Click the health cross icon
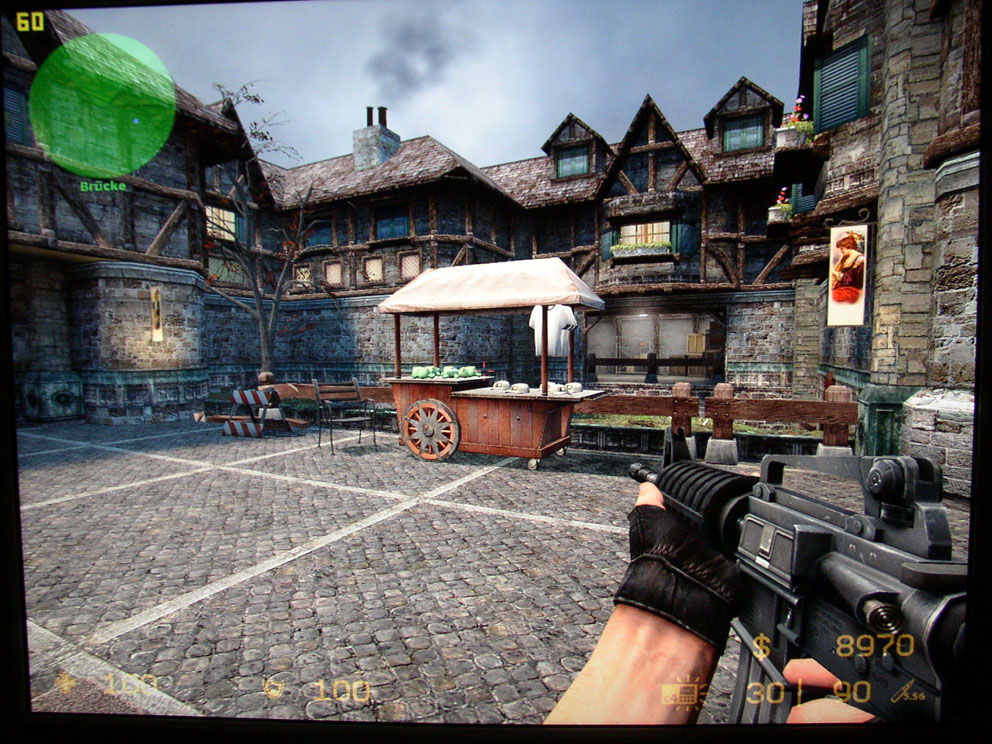Screen dimensions: 992x744 pos(67,683)
